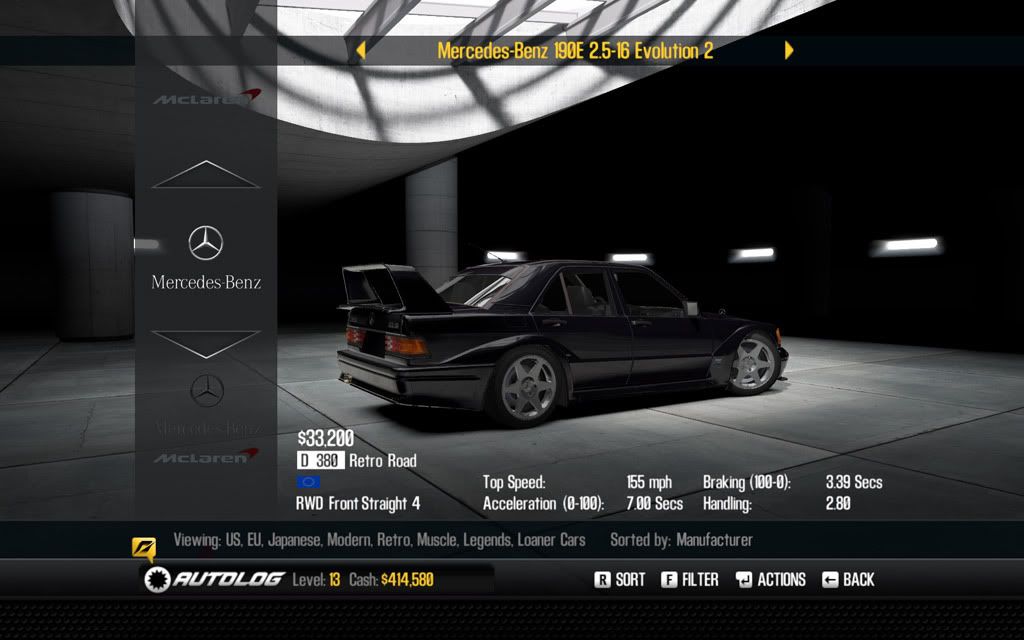Show the previous car with the left arrow
The height and width of the screenshot is (640, 1024).
click(x=361, y=50)
